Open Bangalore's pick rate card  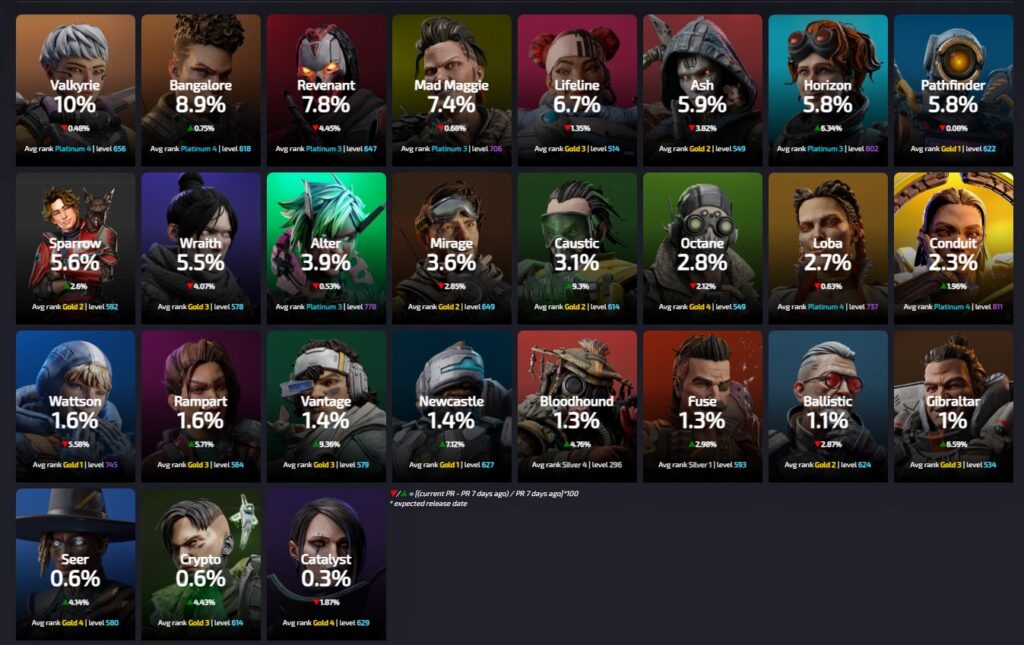coord(201,90)
